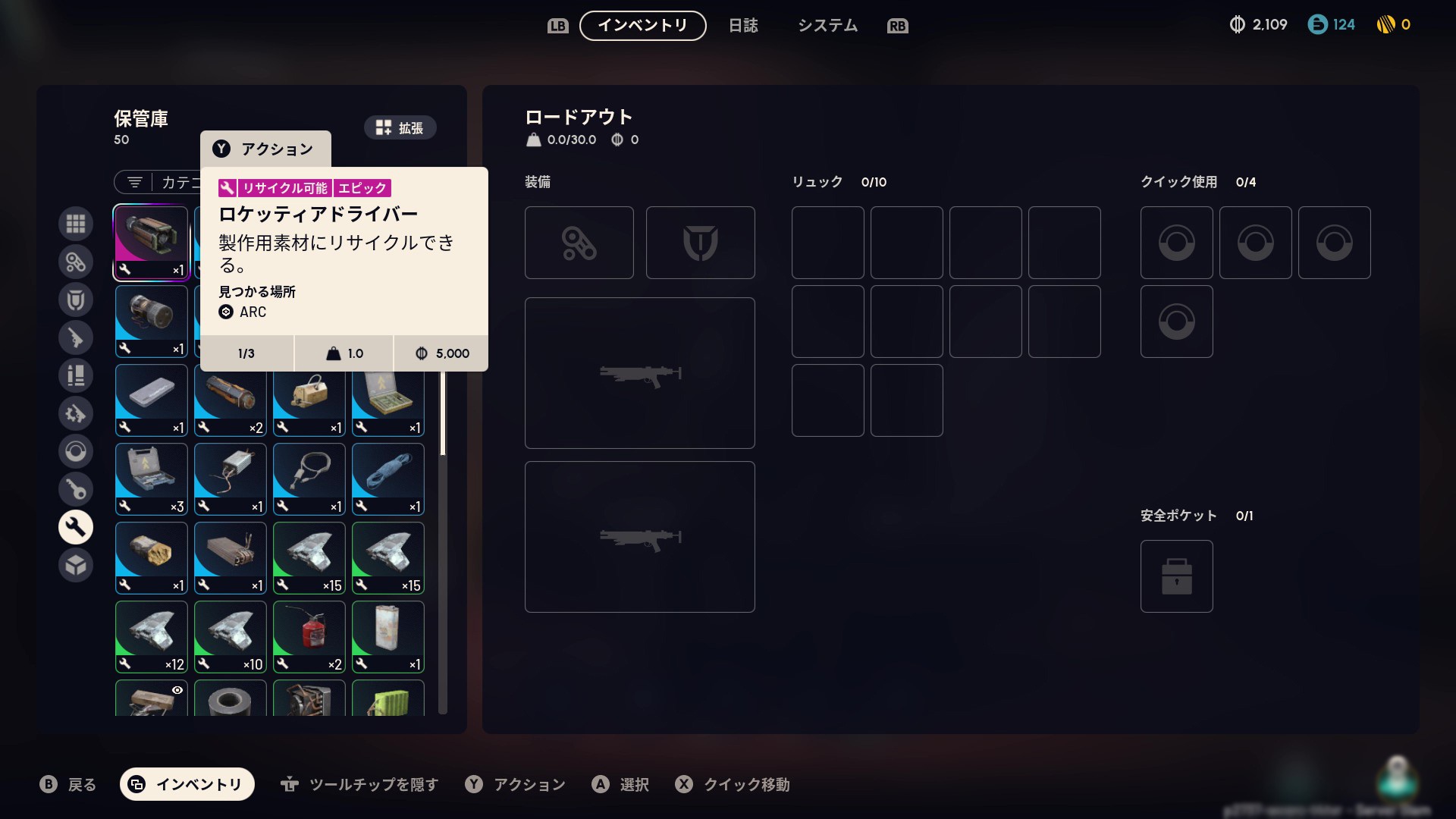Switch to the wrench materials category filter
Screen dimensions: 1456x819
(76, 526)
